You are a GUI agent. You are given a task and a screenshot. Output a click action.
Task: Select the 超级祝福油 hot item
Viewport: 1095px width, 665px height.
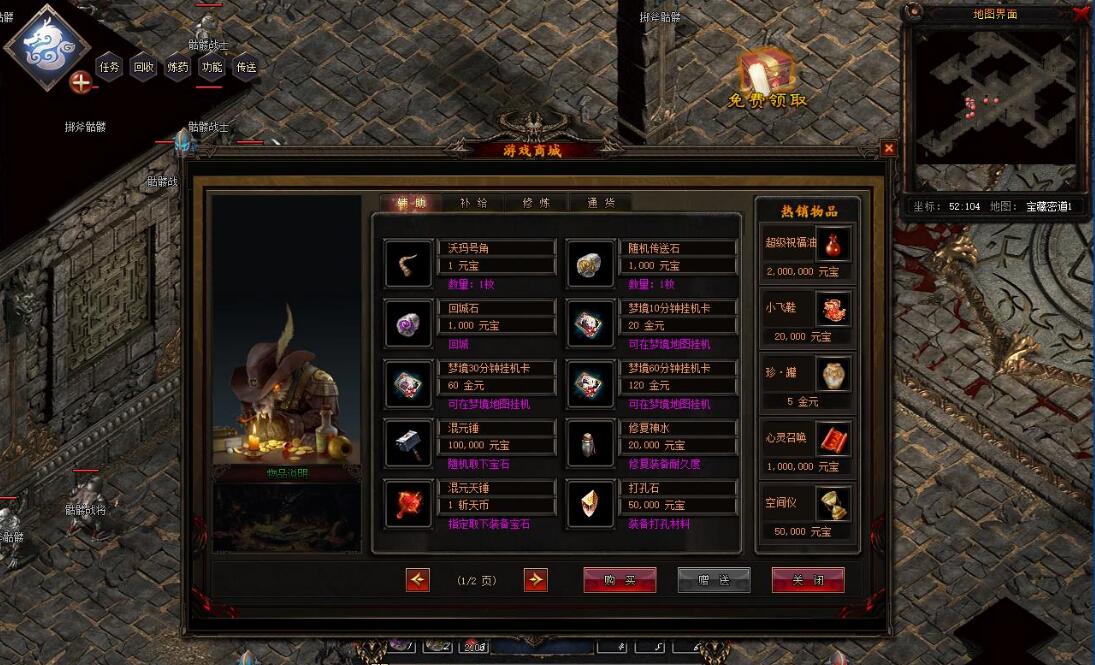[x=833, y=245]
